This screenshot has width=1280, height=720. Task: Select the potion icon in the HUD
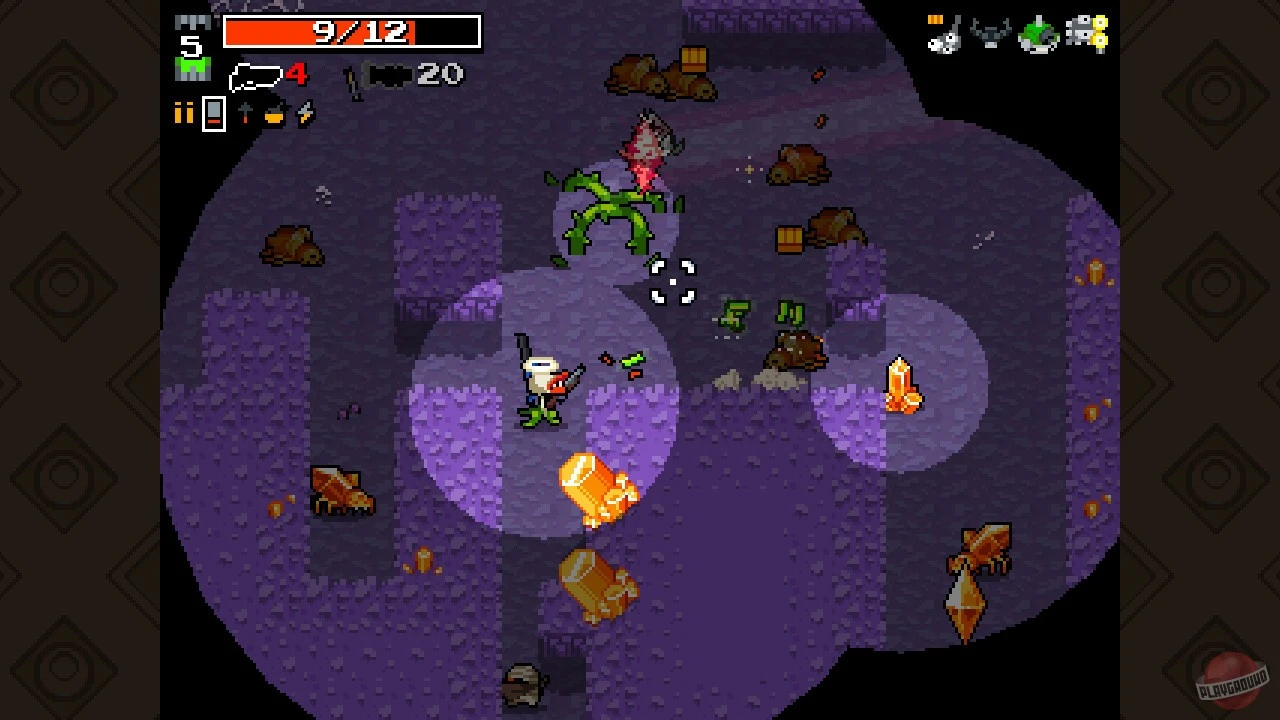(276, 116)
